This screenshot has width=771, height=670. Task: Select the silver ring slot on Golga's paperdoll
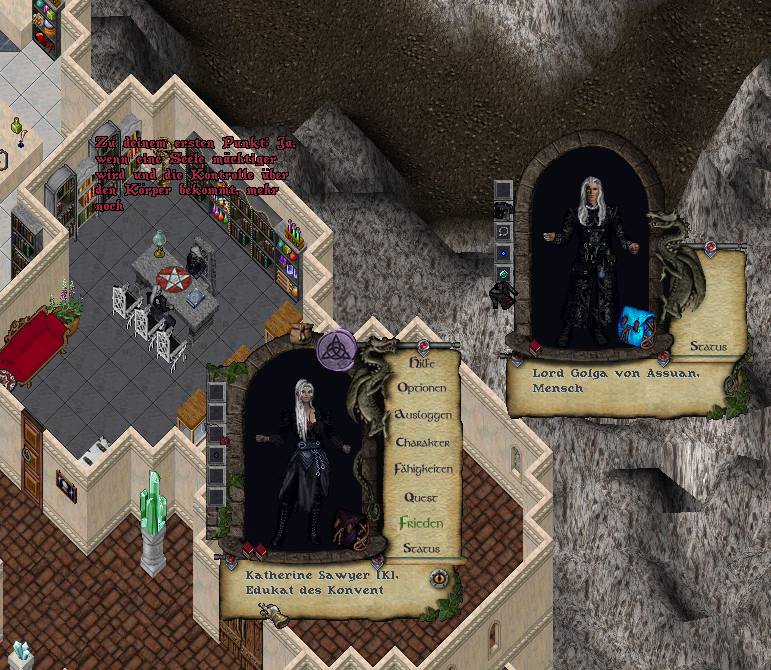click(504, 232)
